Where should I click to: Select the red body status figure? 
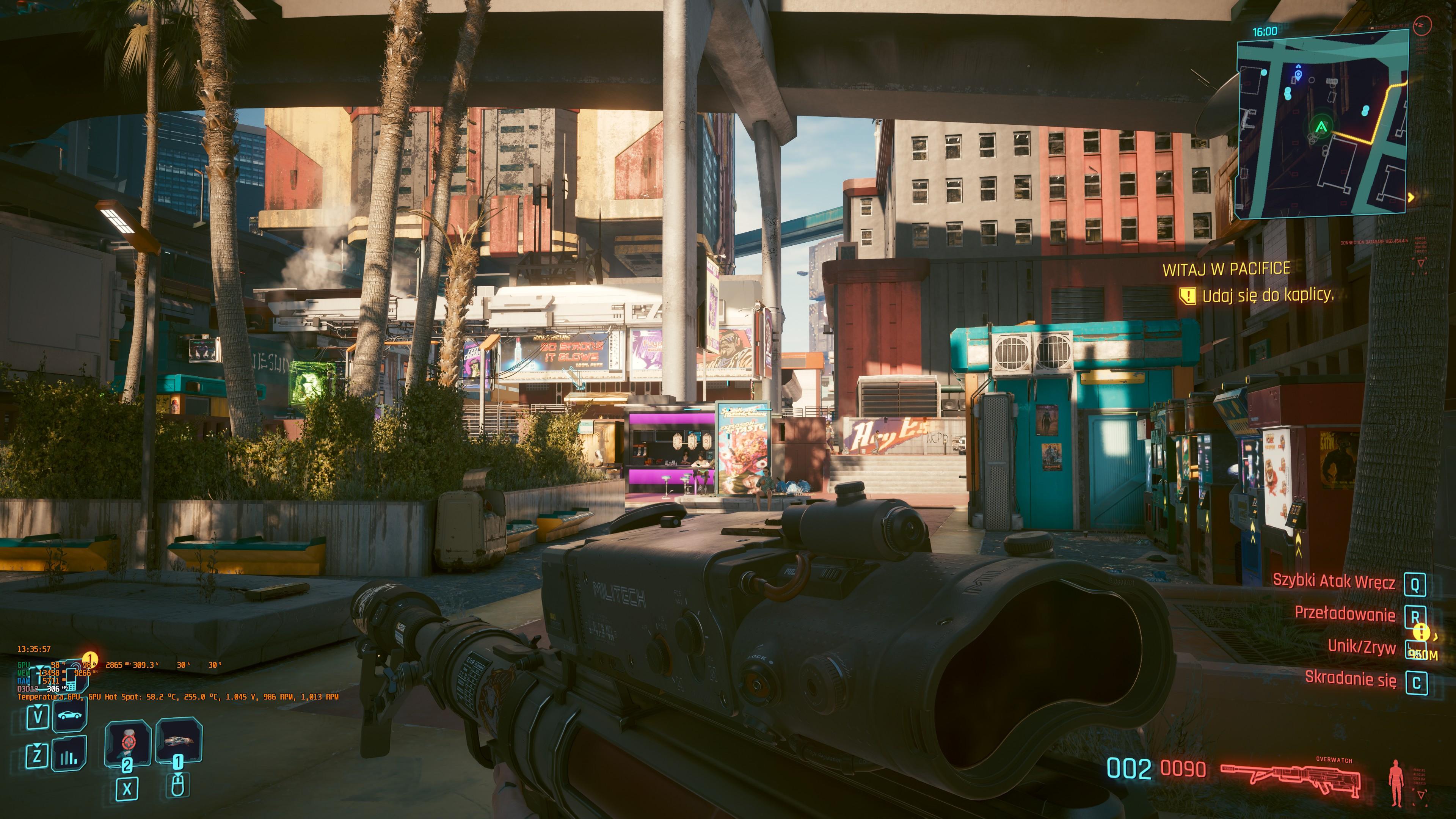[x=1396, y=783]
